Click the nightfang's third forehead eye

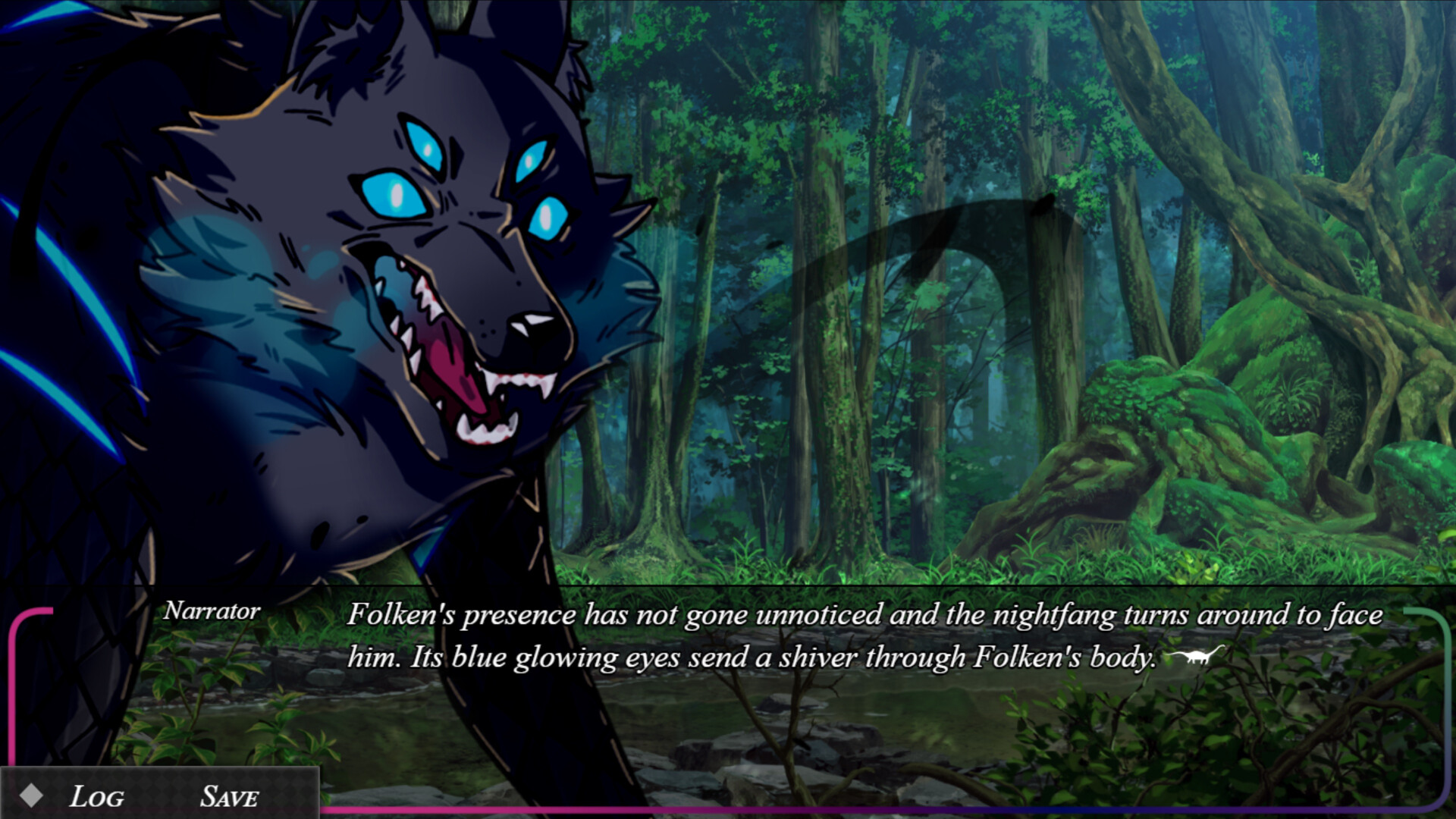tap(428, 144)
